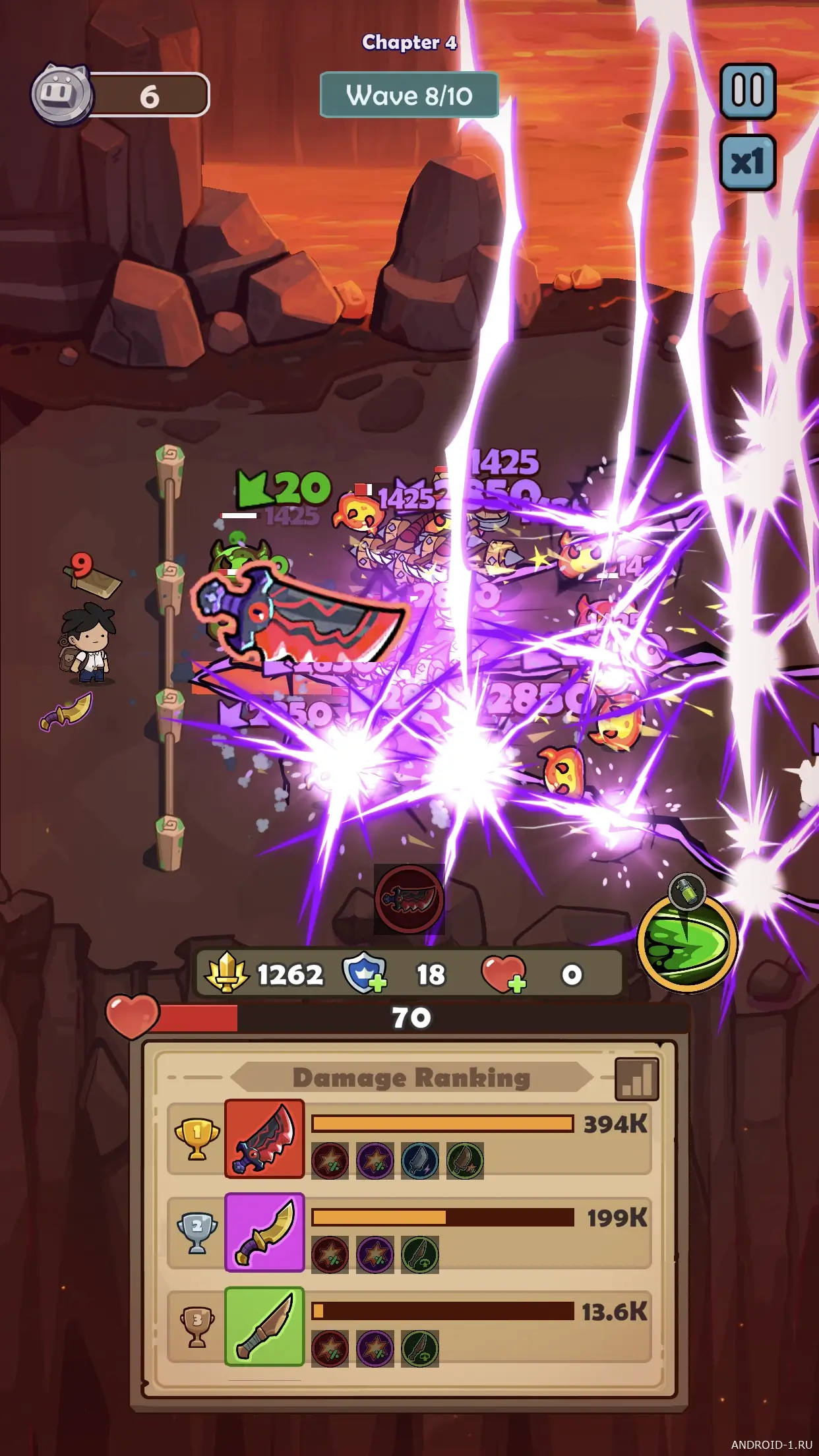Select the green-tile knife weapon in ranking

[x=264, y=1325]
